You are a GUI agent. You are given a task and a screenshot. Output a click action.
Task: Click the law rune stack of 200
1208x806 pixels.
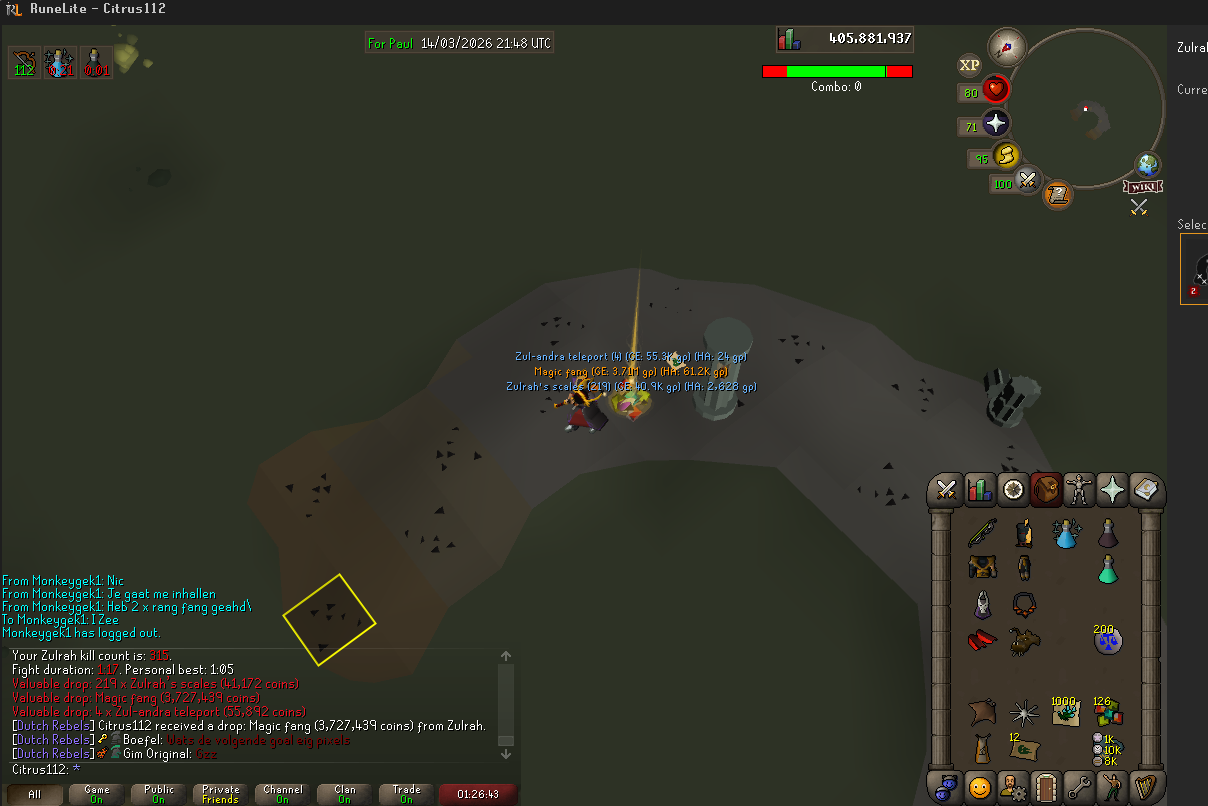1107,638
